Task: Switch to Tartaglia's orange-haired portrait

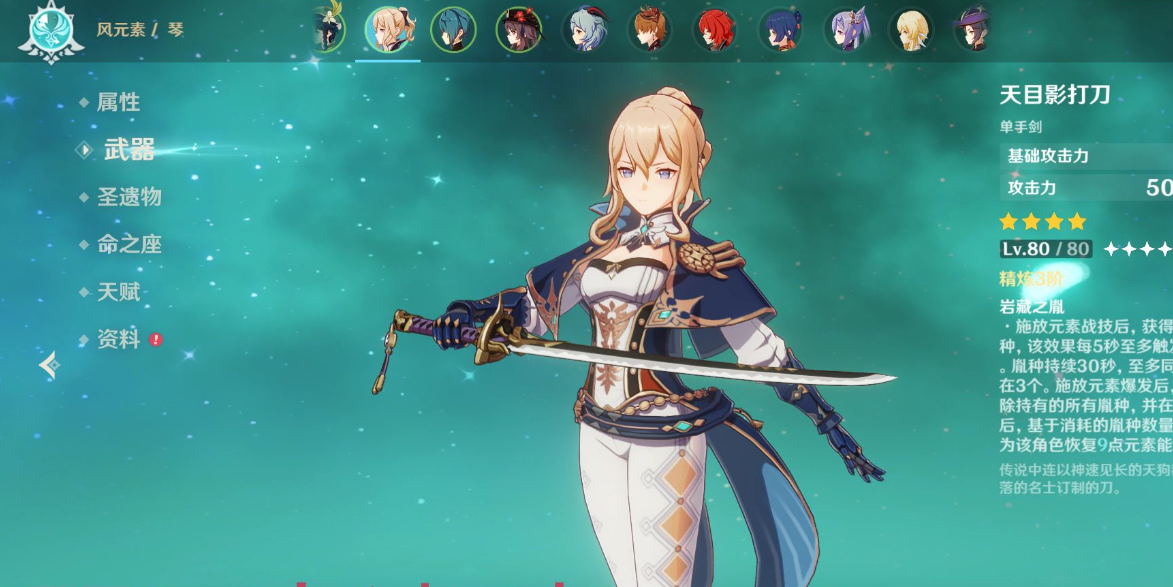Action: [x=650, y=29]
